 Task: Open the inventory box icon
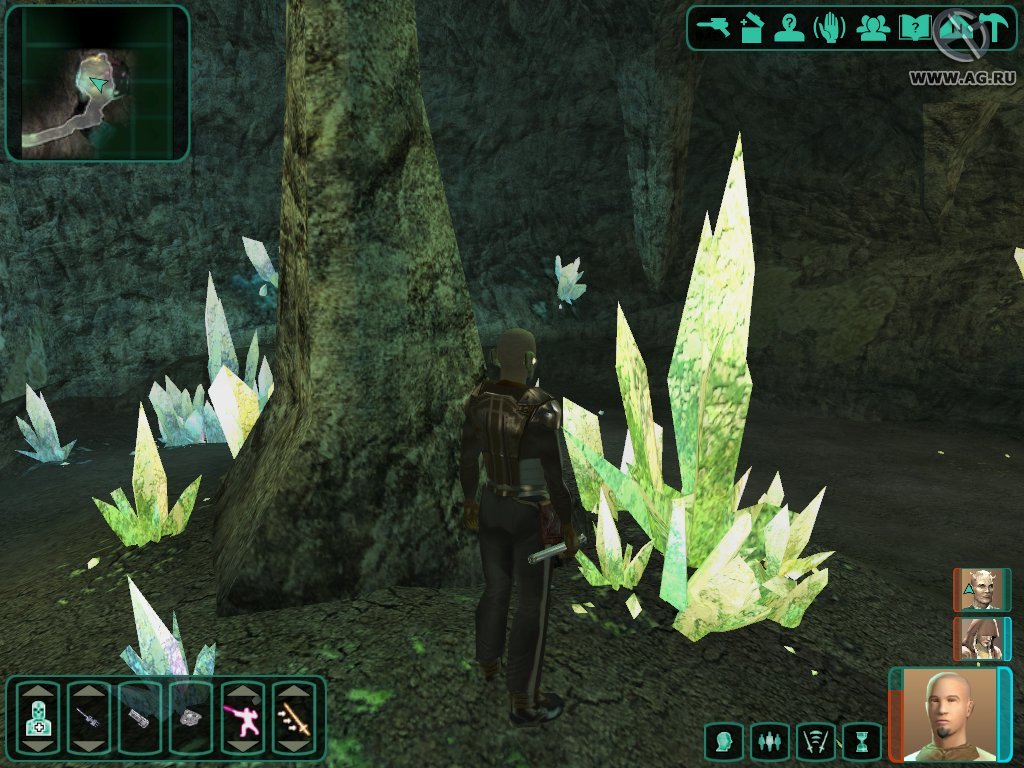pyautogui.click(x=751, y=27)
